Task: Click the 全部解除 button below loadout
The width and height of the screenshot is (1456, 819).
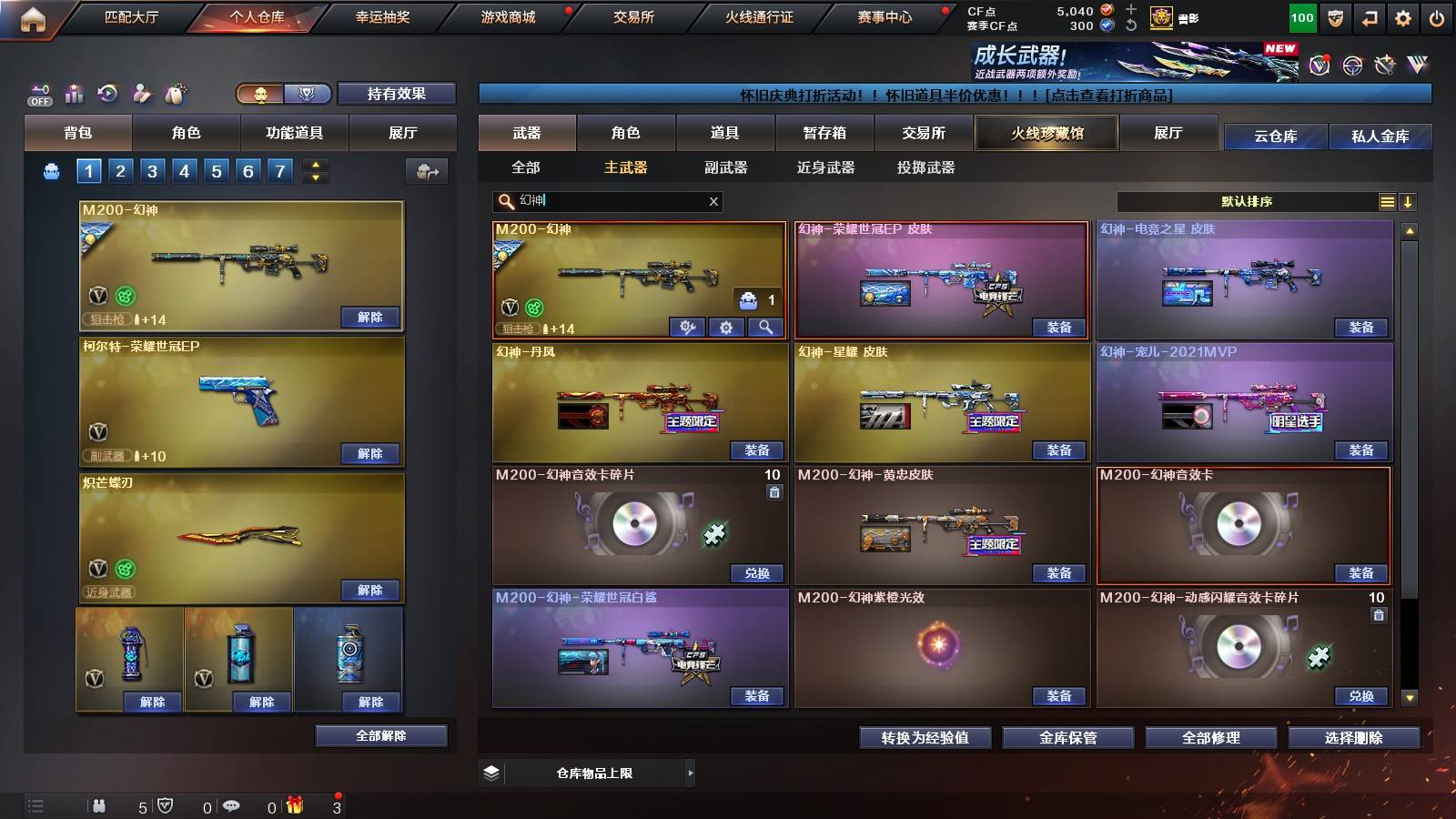Action: click(x=381, y=735)
